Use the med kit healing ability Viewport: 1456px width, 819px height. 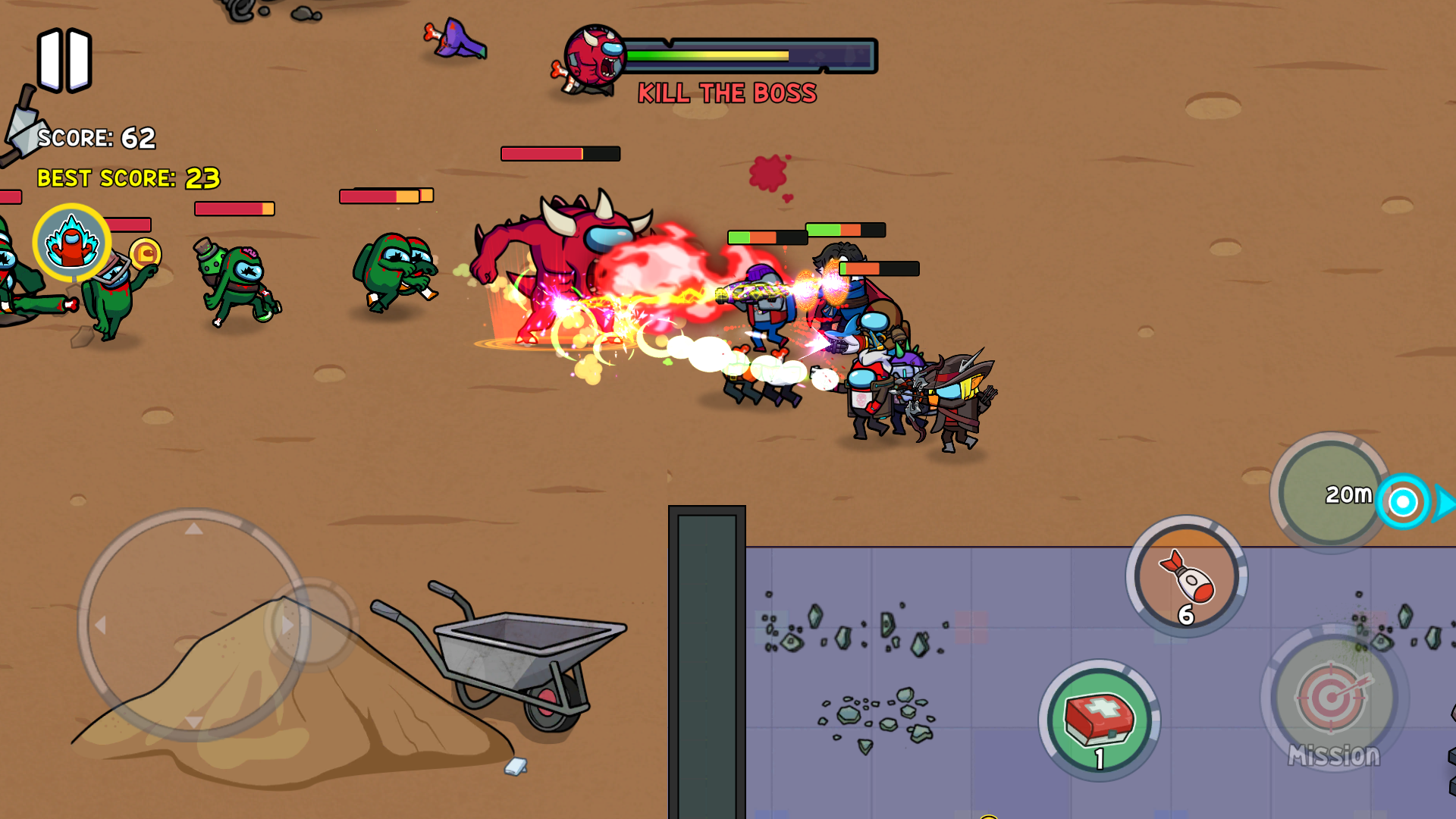pyautogui.click(x=1099, y=720)
